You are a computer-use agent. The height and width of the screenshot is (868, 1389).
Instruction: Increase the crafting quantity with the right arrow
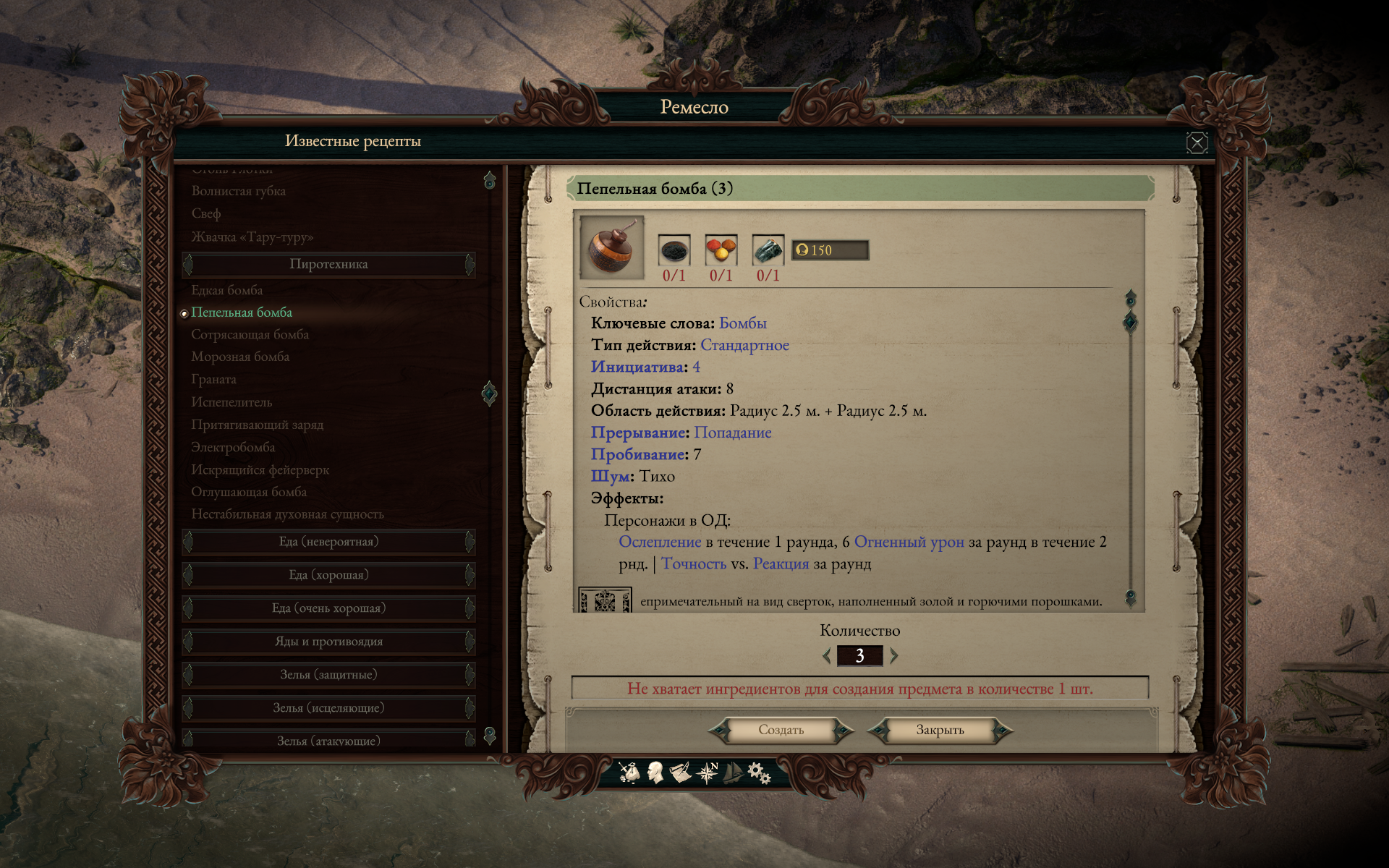coord(893,656)
